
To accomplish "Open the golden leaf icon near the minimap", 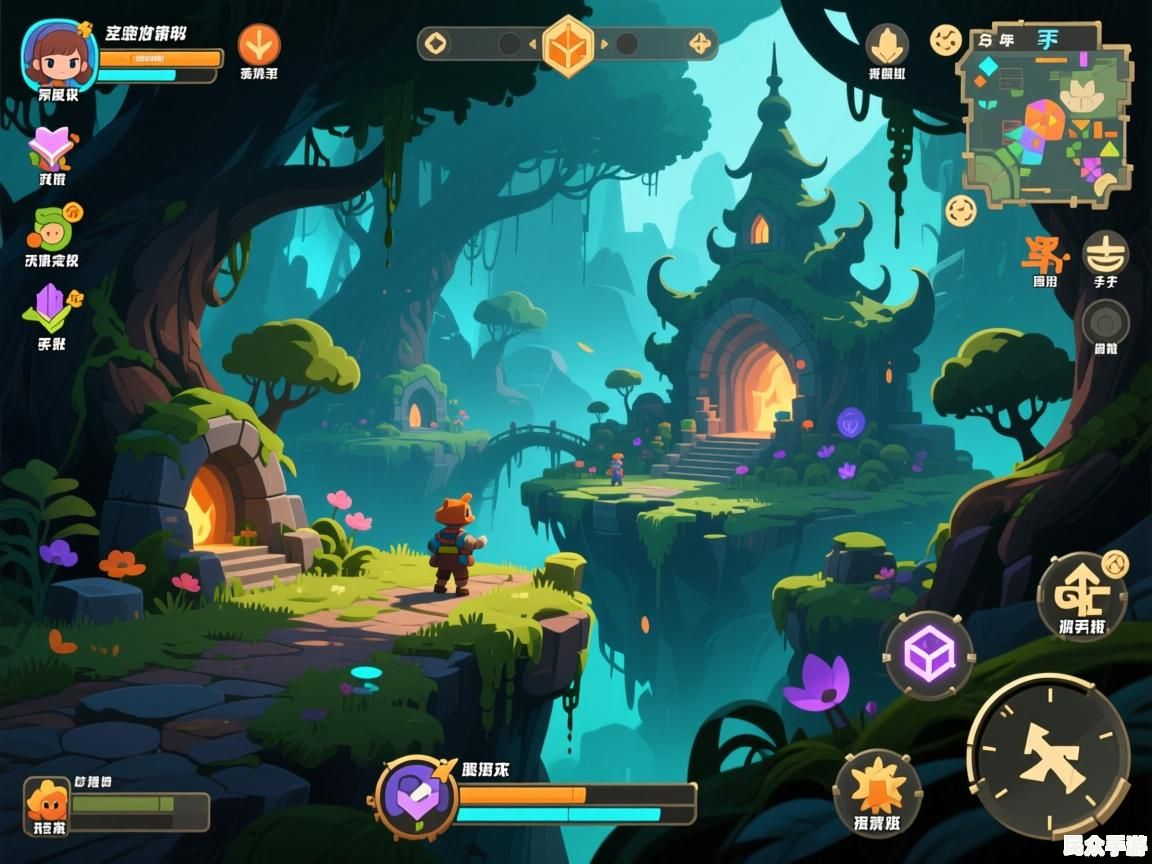I will point(887,45).
